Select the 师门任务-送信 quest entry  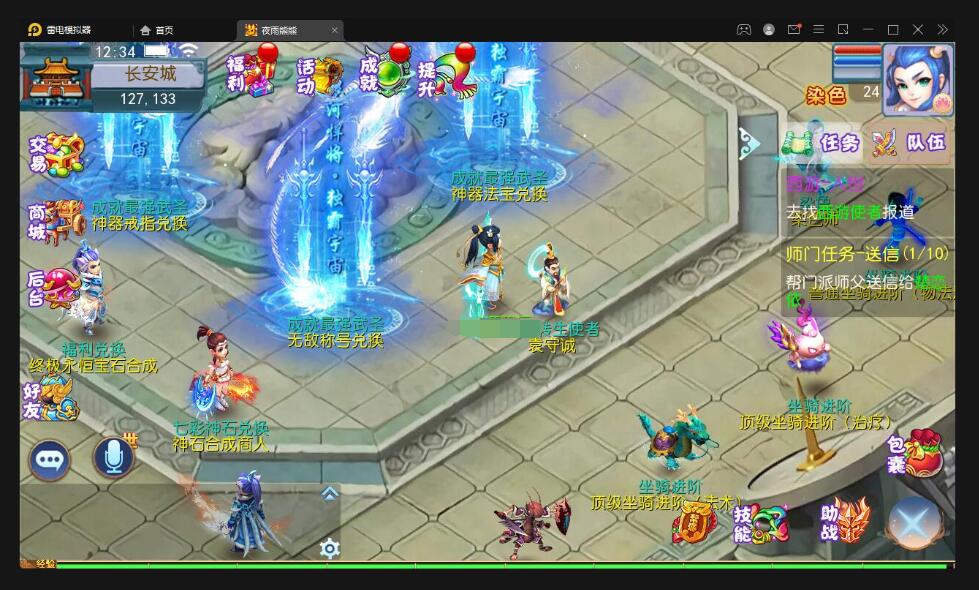(866, 253)
